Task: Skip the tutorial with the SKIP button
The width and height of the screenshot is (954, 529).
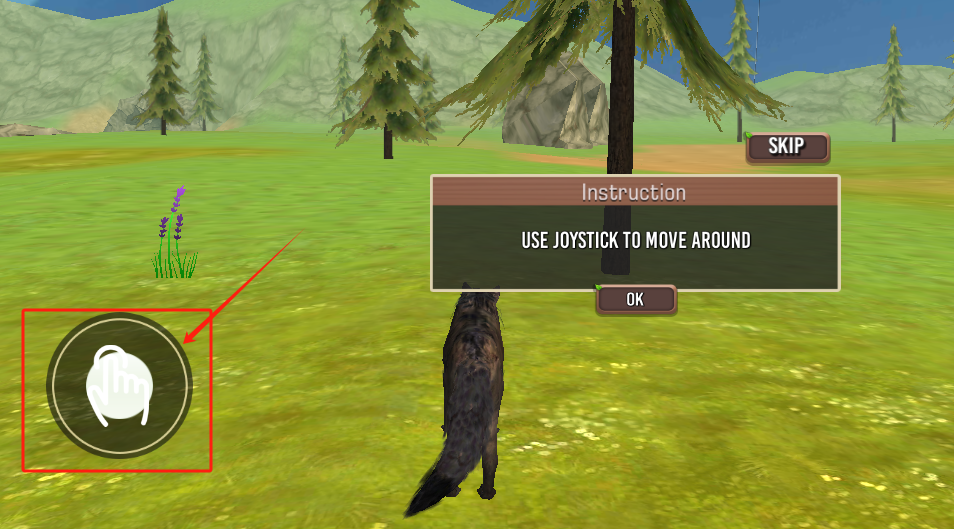Action: pos(787,147)
